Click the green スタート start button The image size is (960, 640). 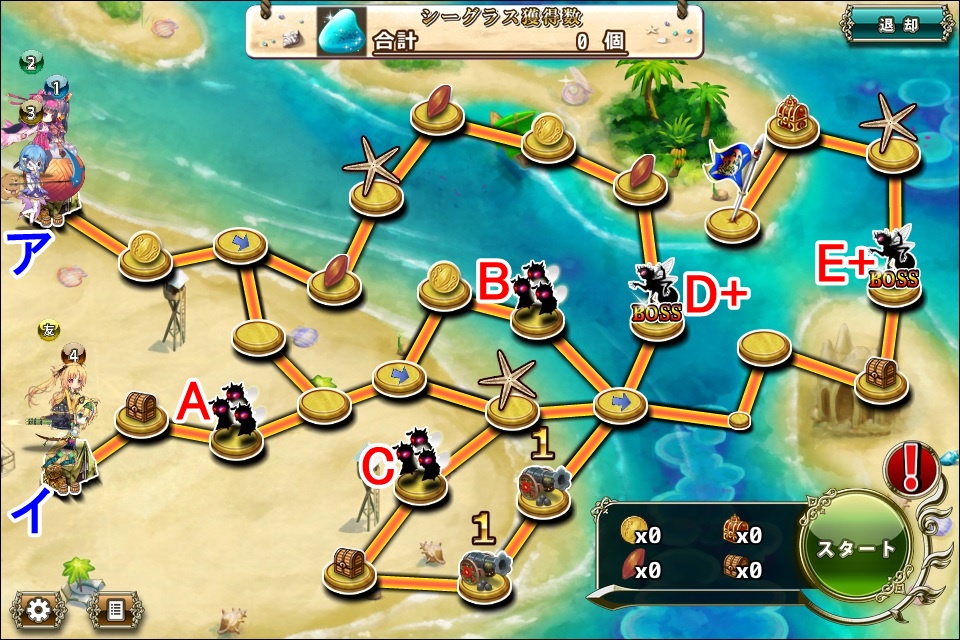(857, 548)
